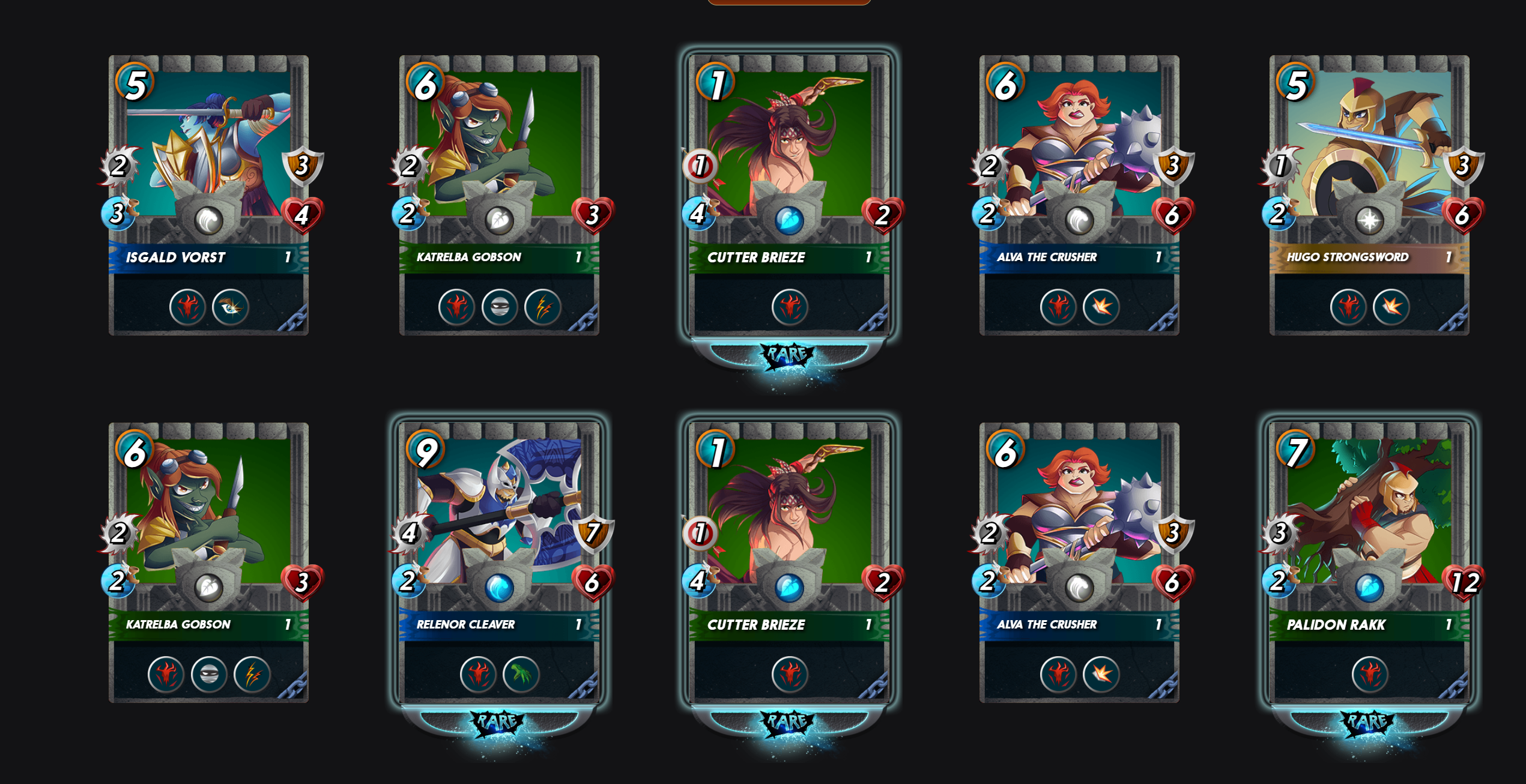Click the Rare banner under Relenor Cleaver

(498, 722)
